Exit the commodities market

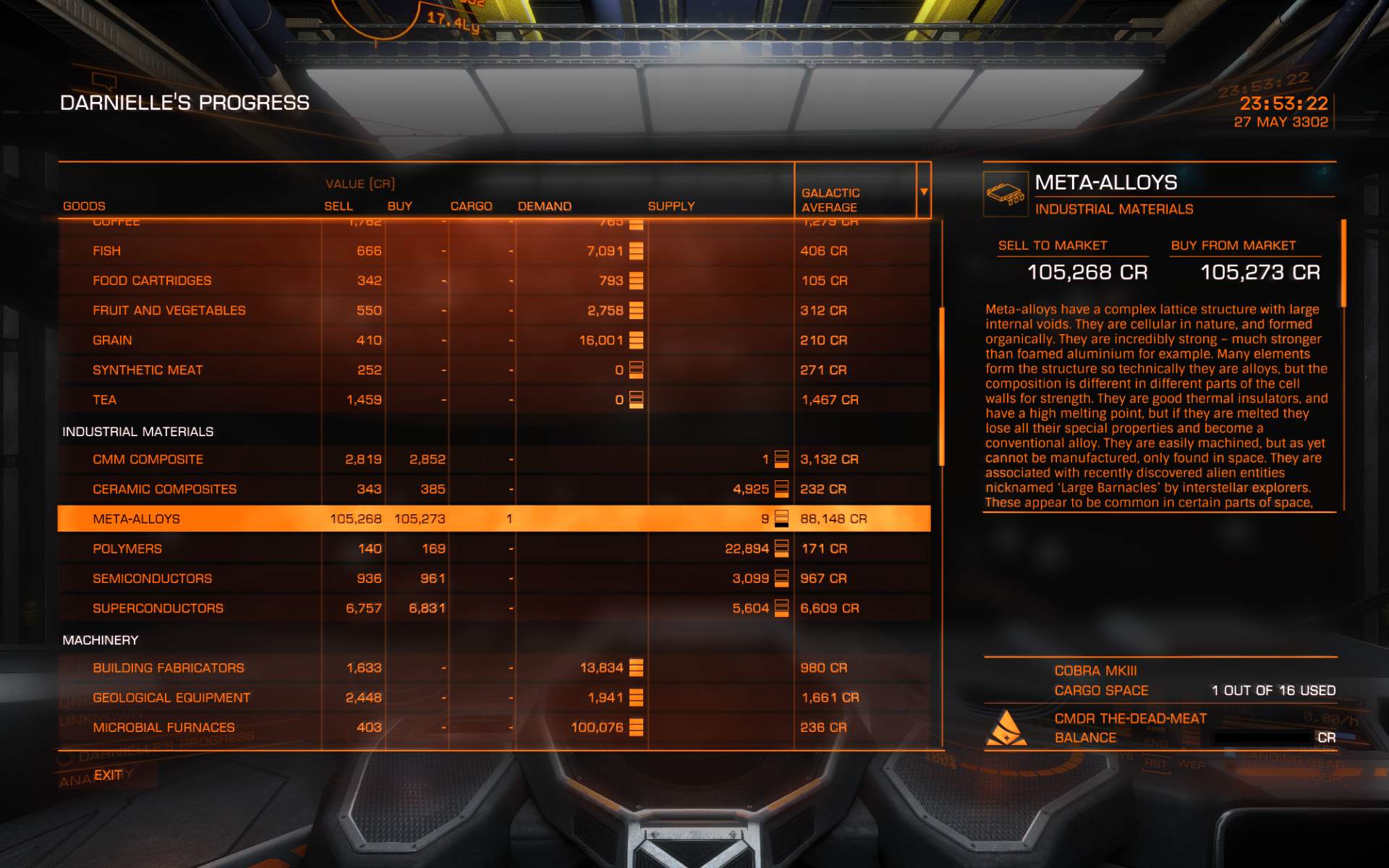[108, 775]
